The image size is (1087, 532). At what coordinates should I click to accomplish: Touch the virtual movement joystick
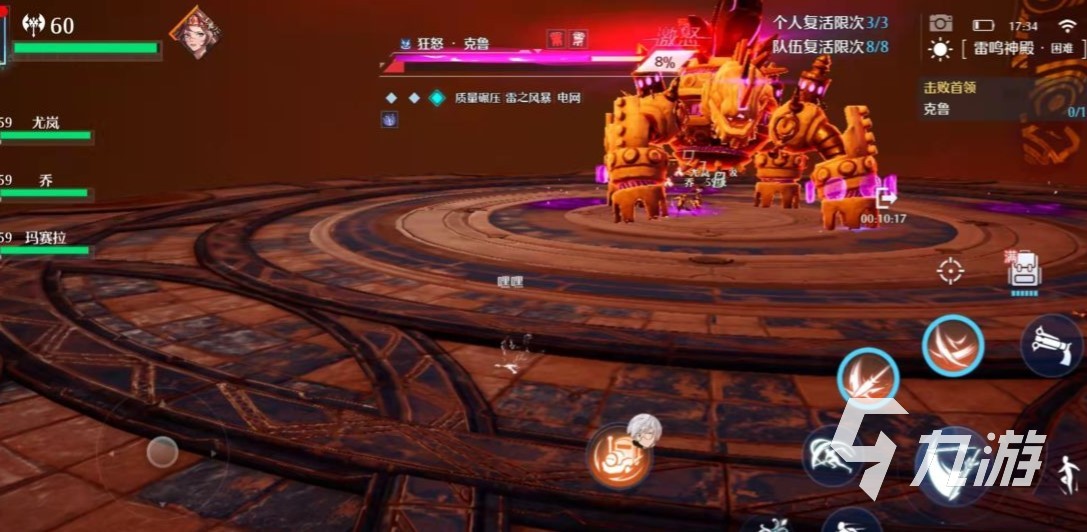click(162, 452)
